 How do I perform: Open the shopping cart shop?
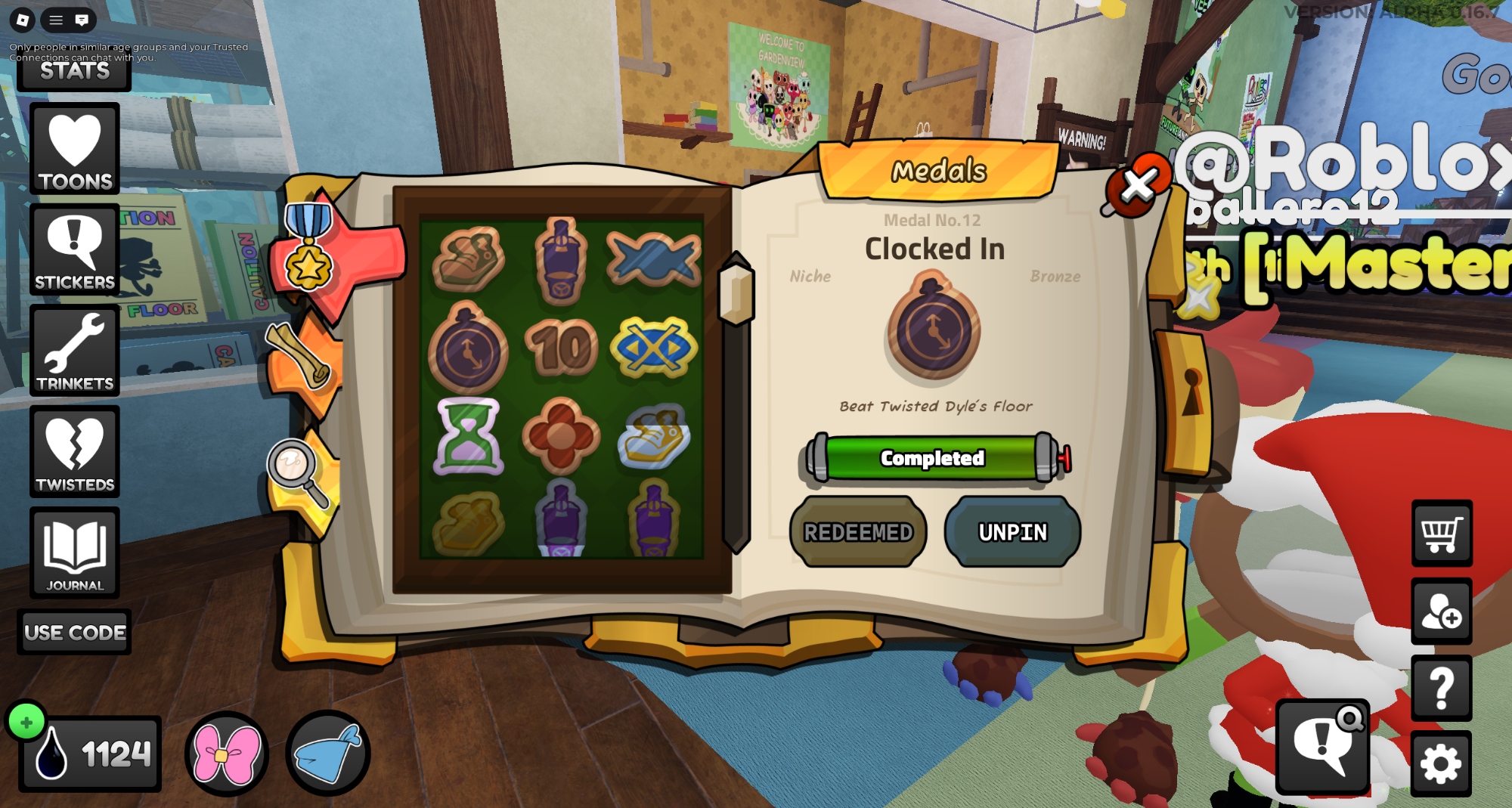click(x=1441, y=534)
